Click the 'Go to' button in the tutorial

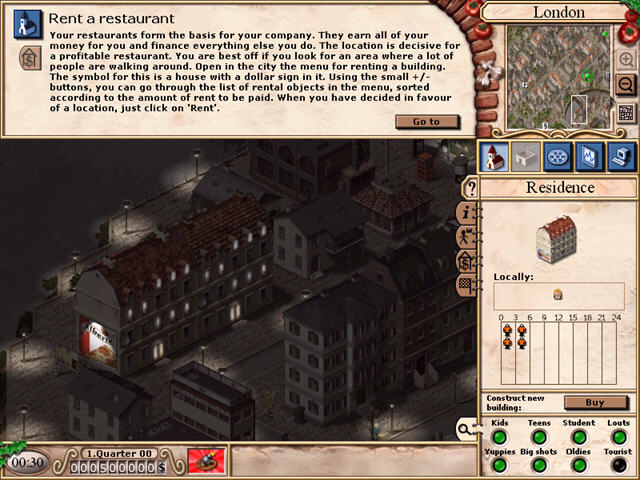pyautogui.click(x=426, y=122)
